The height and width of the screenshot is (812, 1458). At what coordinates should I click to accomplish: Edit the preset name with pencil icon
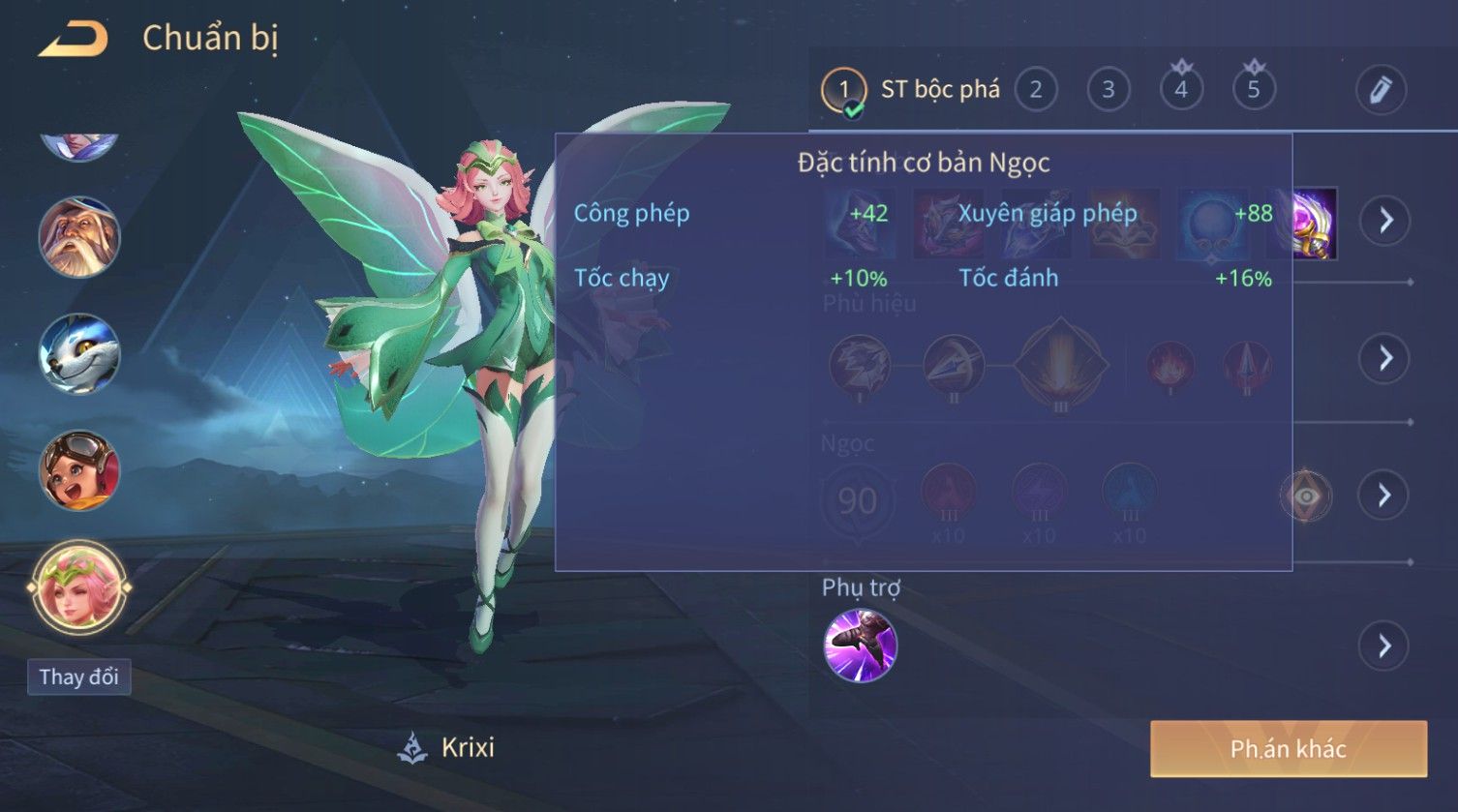point(1381,90)
